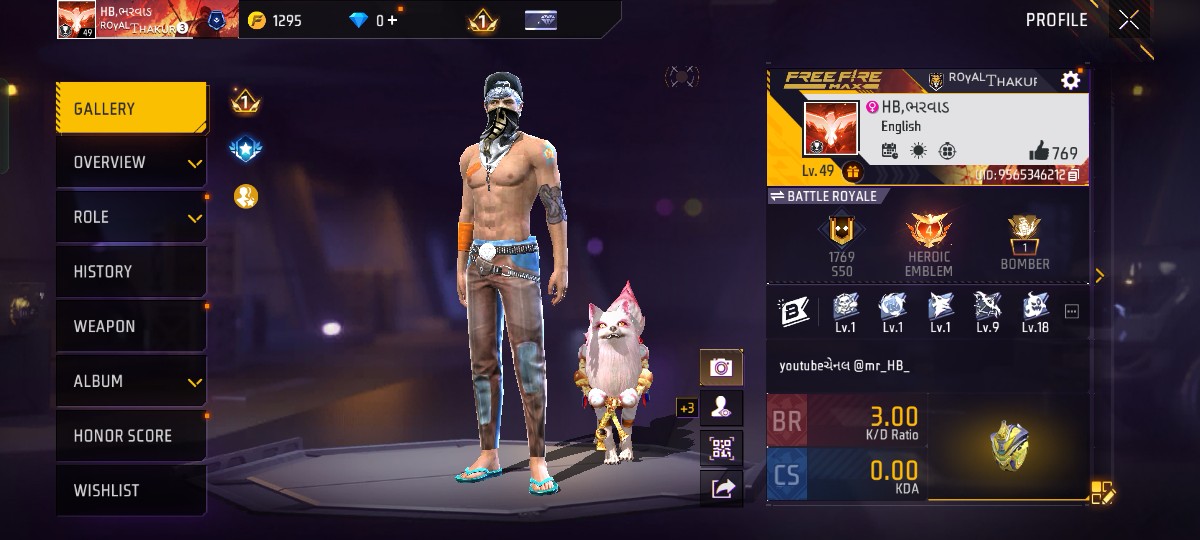Copy the player ID number

pos(1073,175)
